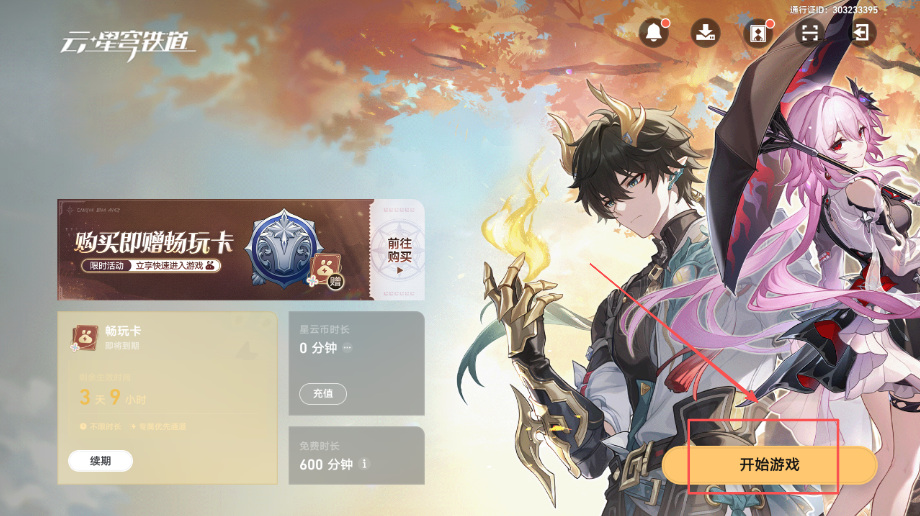Viewport: 920px width, 516px height.
Task: Go to purchase via 前往购买
Action: [399, 250]
